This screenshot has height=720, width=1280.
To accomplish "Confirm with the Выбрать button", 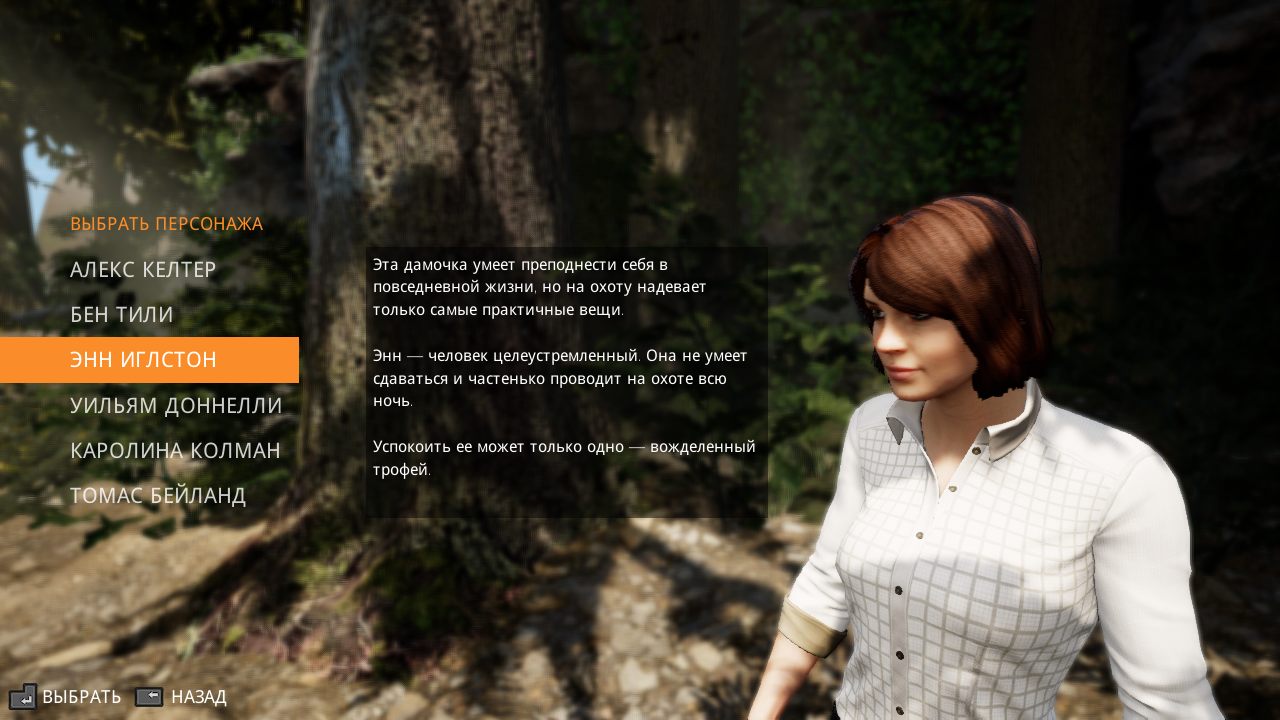I will [x=66, y=696].
